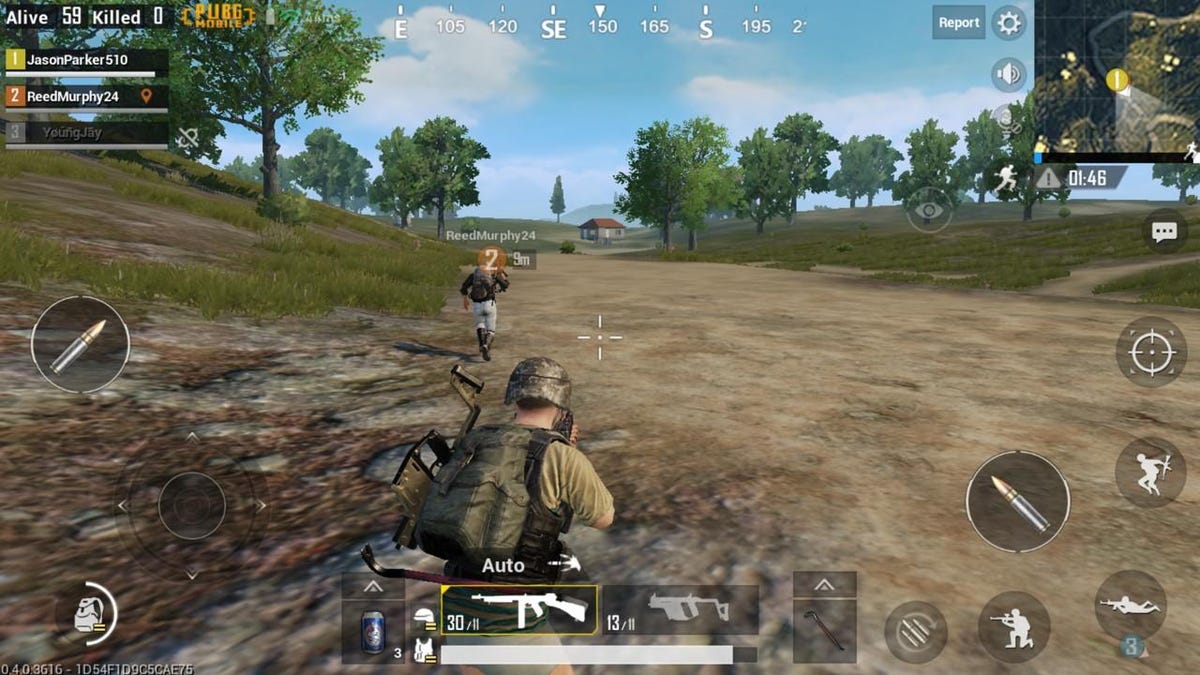The image size is (1200, 675).
Task: Select the Tommy gun primary weapon slot
Action: 520,610
